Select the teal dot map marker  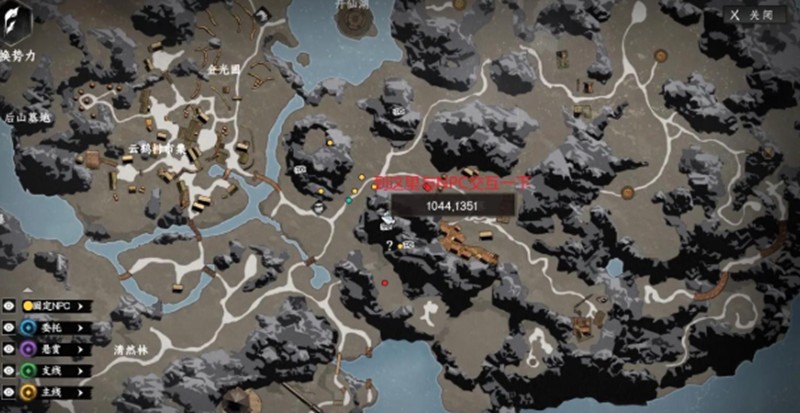pos(349,200)
